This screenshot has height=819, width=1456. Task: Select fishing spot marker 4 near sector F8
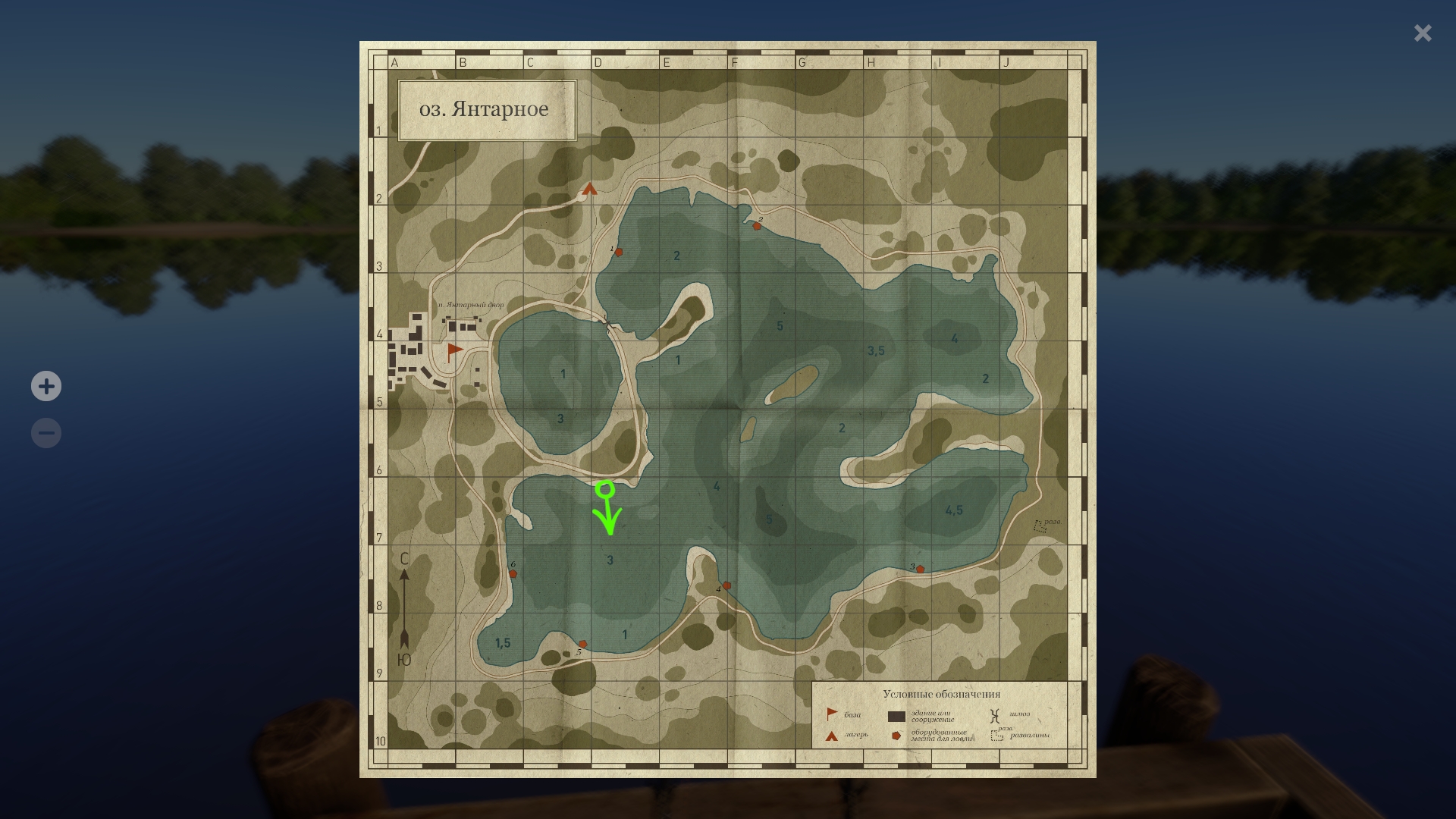(725, 585)
